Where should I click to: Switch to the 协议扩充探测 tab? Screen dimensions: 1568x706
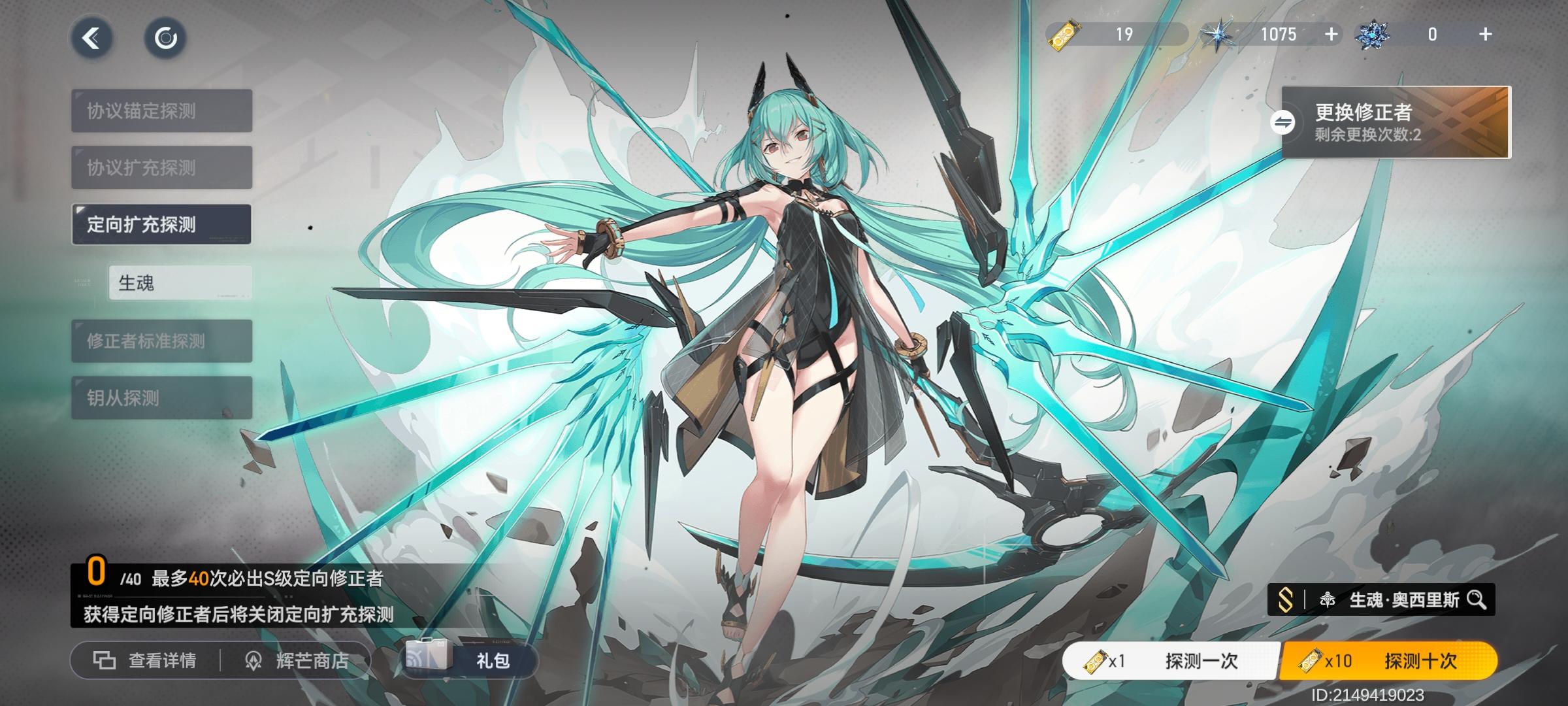tap(162, 167)
